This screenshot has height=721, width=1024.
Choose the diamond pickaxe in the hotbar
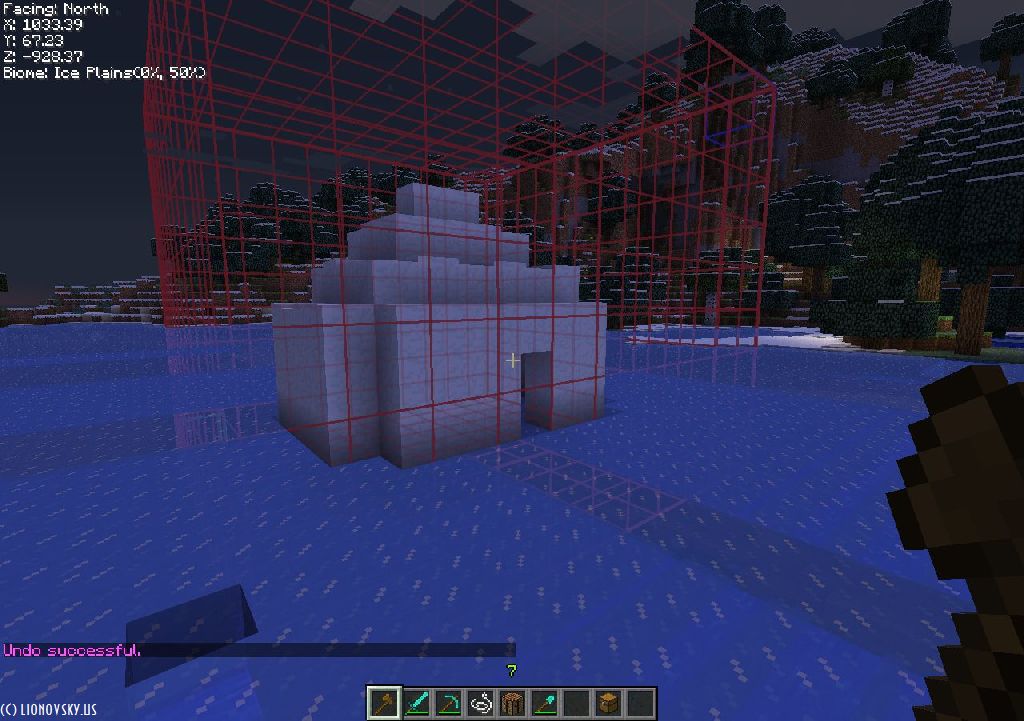click(448, 703)
